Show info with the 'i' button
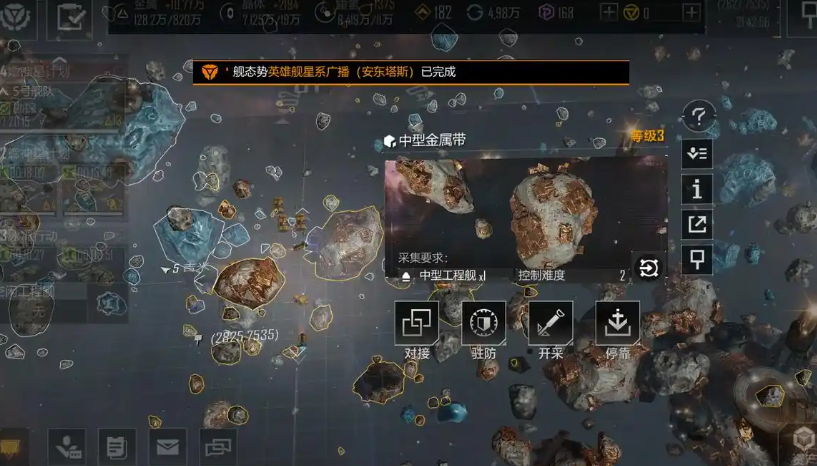 point(697,189)
